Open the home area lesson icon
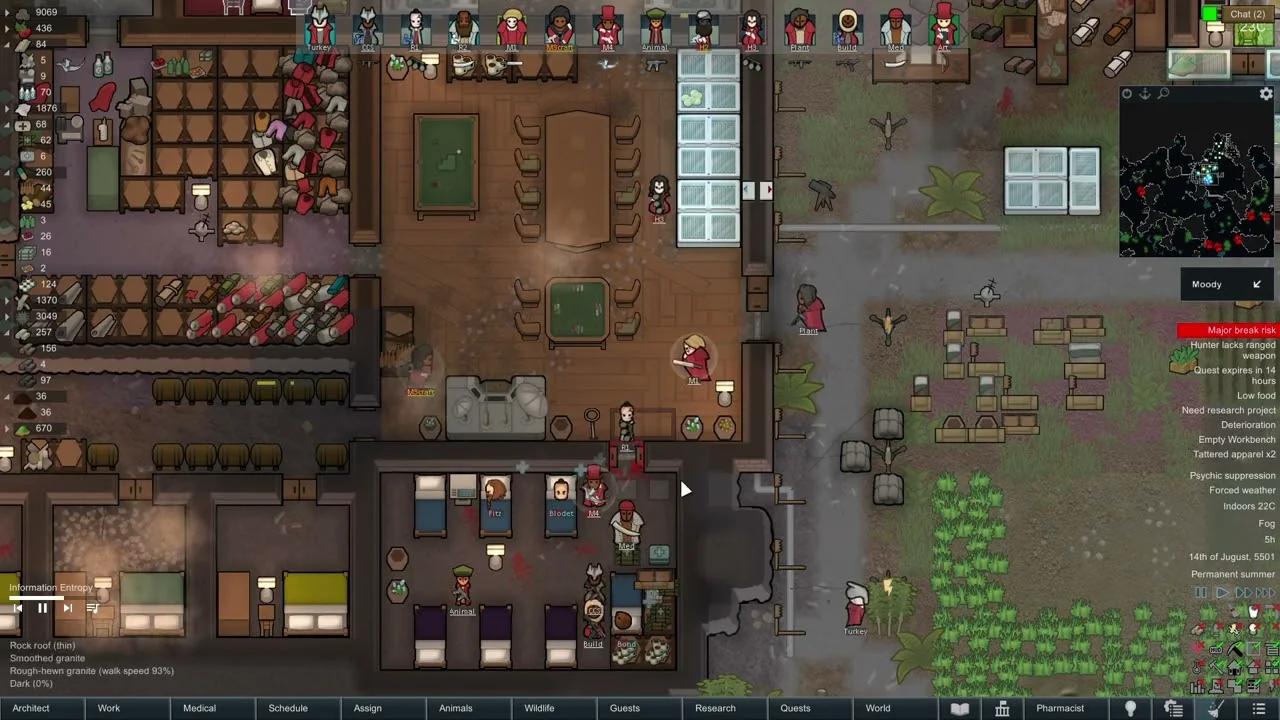The width and height of the screenshot is (1280, 720). [1234, 668]
